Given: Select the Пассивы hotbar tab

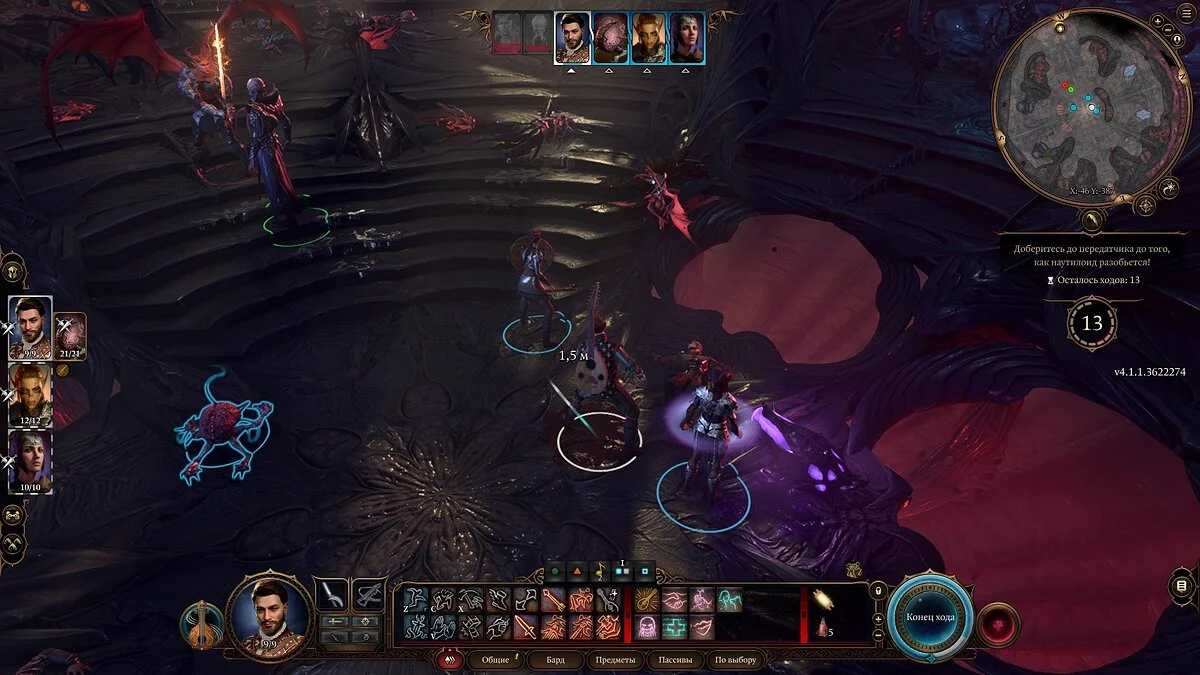Looking at the screenshot, I should coord(675,660).
